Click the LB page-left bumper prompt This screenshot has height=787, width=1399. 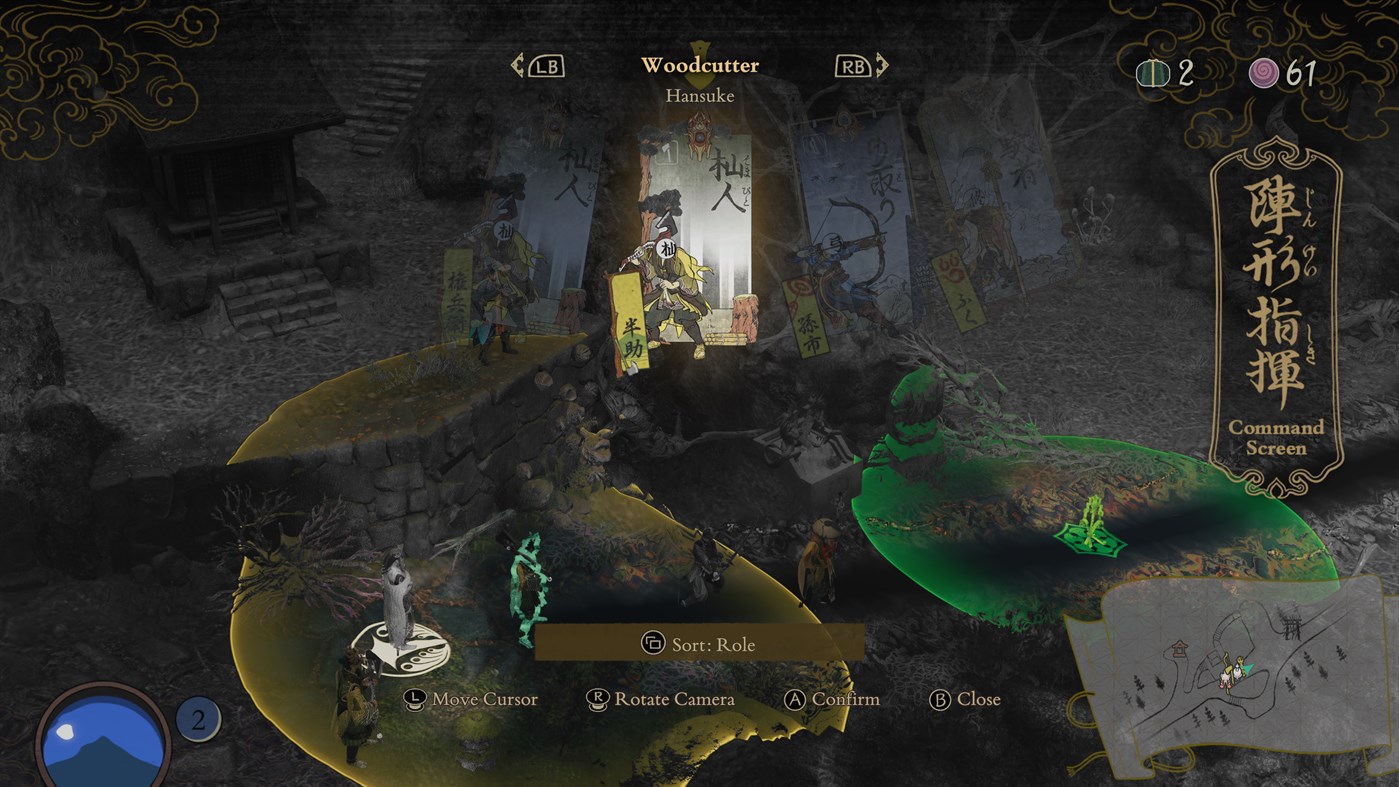tap(546, 65)
